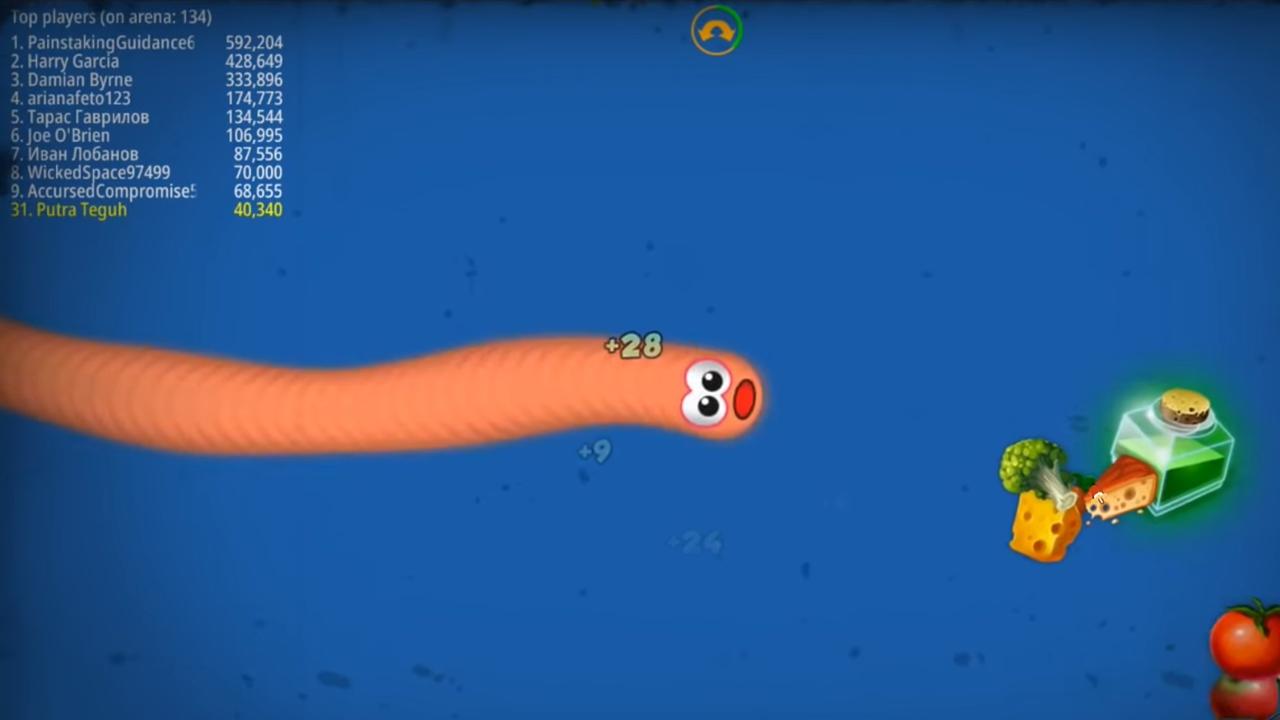1280x720 pixels.
Task: Select PainstakingGuidance6 at top of leaderboard
Action: pos(102,43)
